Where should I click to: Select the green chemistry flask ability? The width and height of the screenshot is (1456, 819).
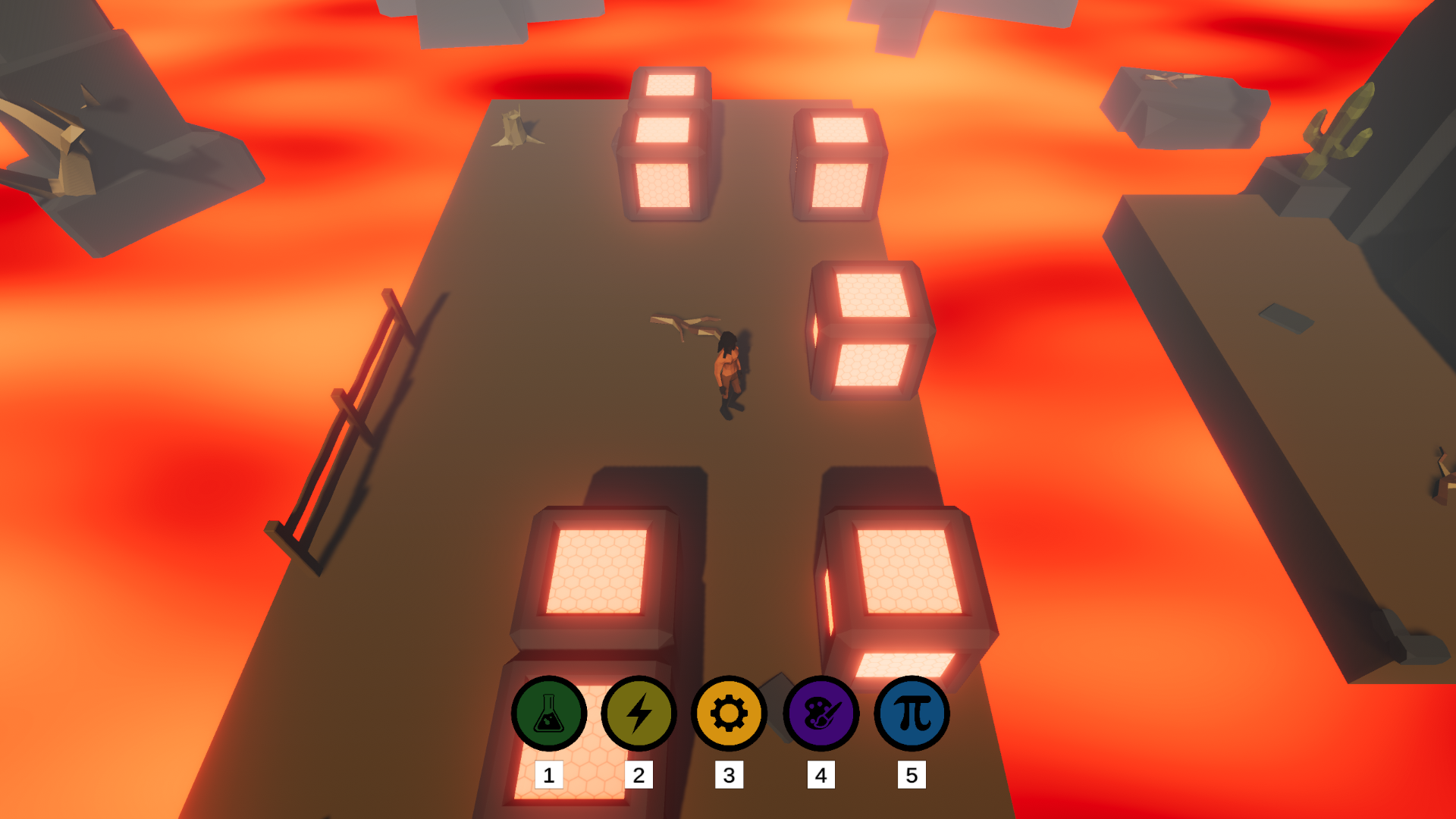pos(548,714)
